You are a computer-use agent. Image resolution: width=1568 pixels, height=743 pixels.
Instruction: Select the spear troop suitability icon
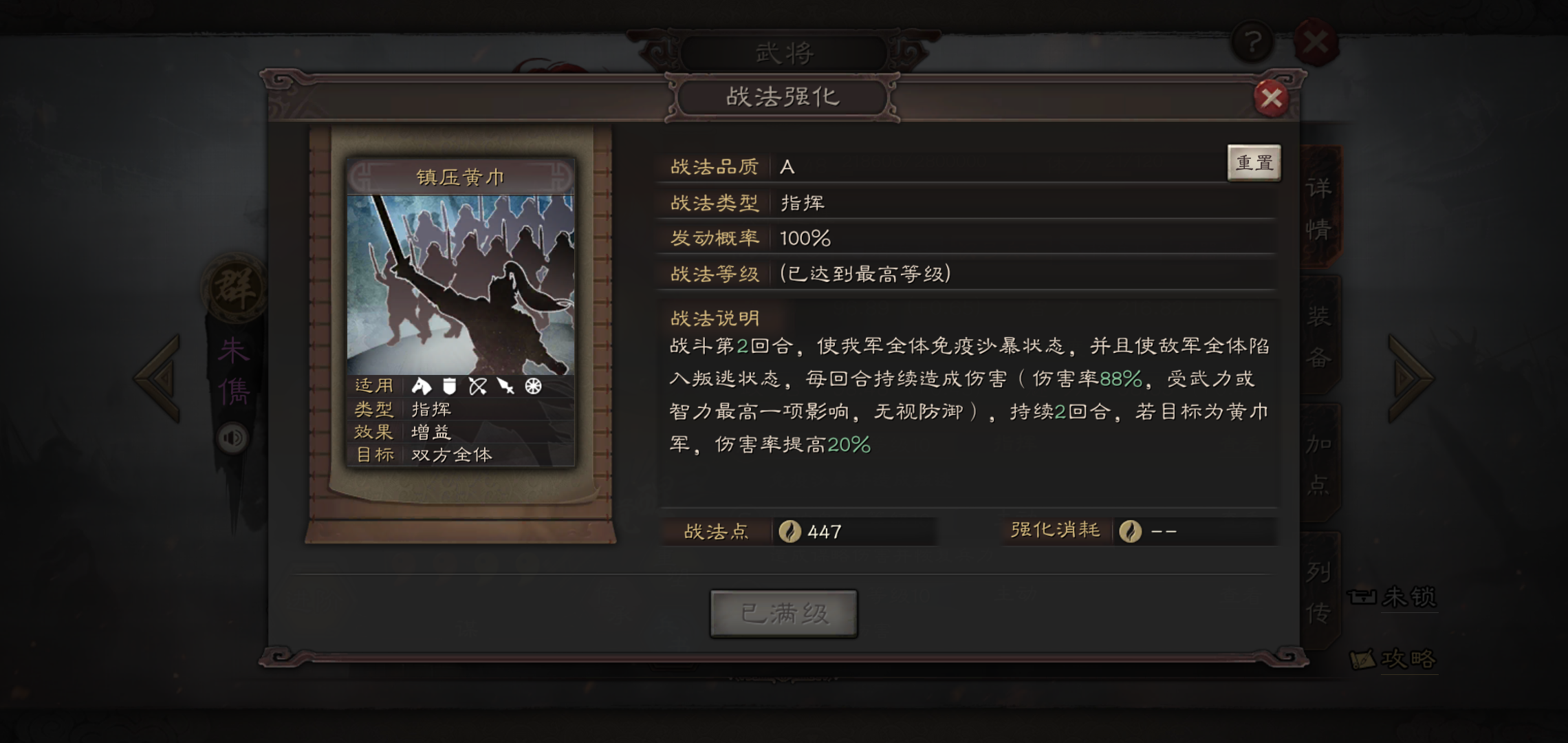click(505, 385)
